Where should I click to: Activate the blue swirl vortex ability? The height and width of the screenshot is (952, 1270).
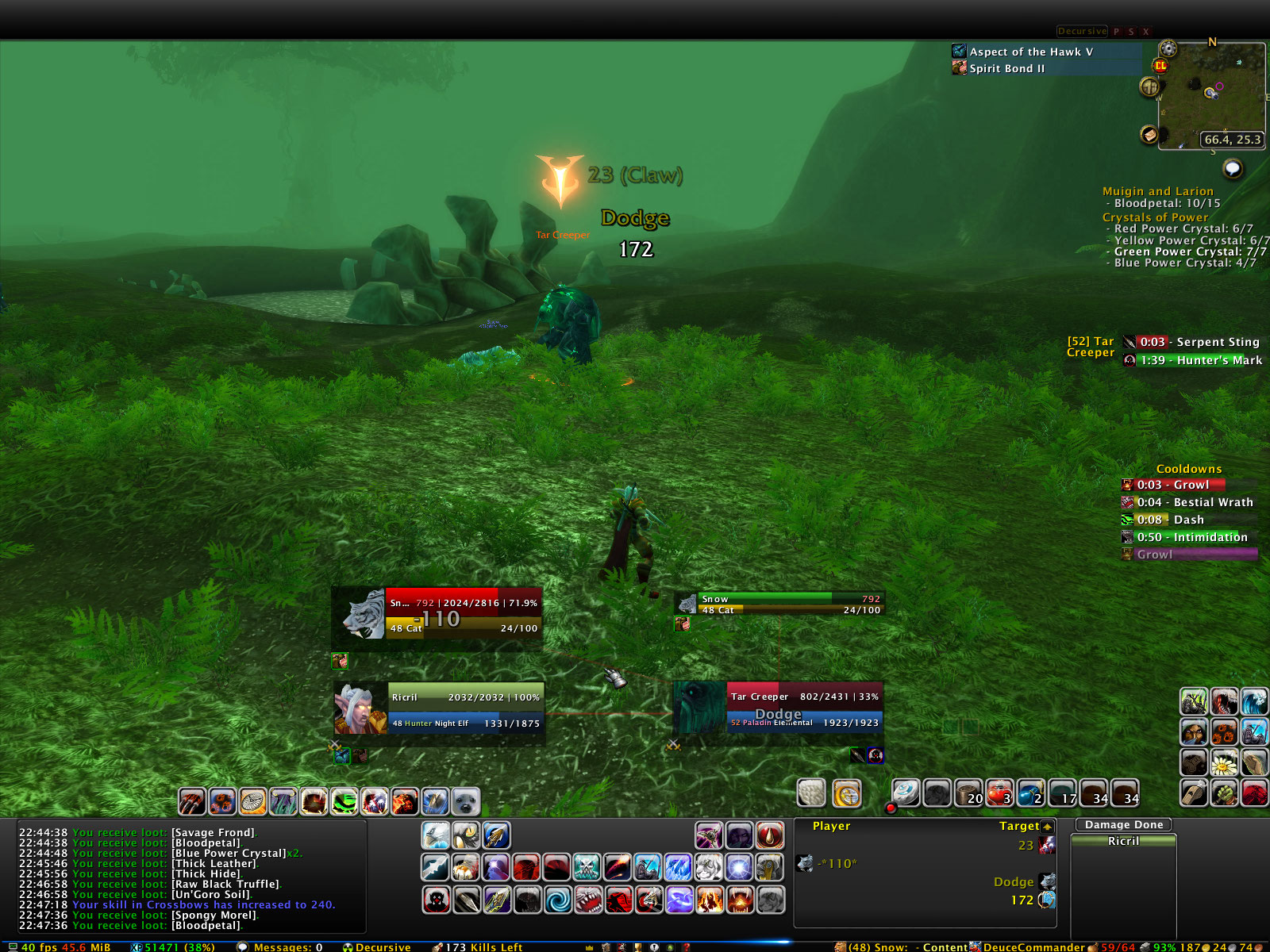557,900
